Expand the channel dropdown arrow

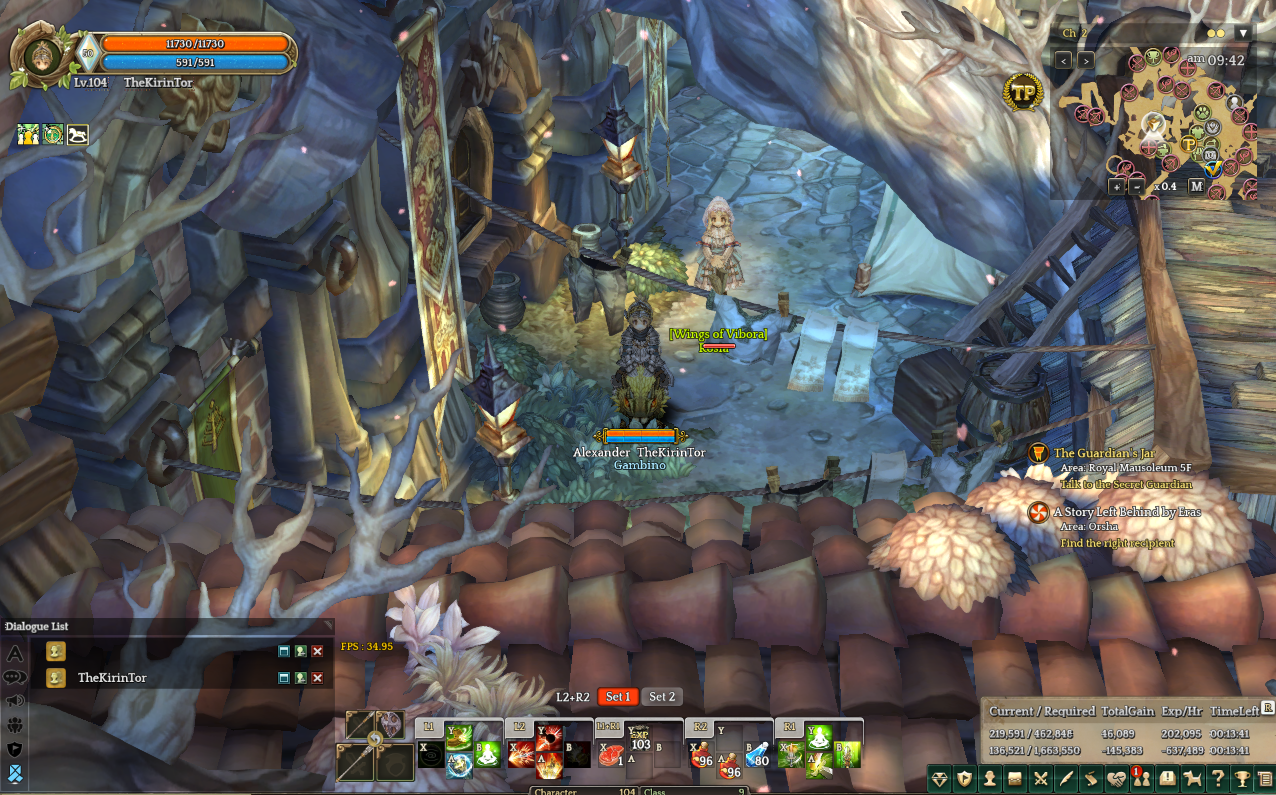click(1243, 33)
